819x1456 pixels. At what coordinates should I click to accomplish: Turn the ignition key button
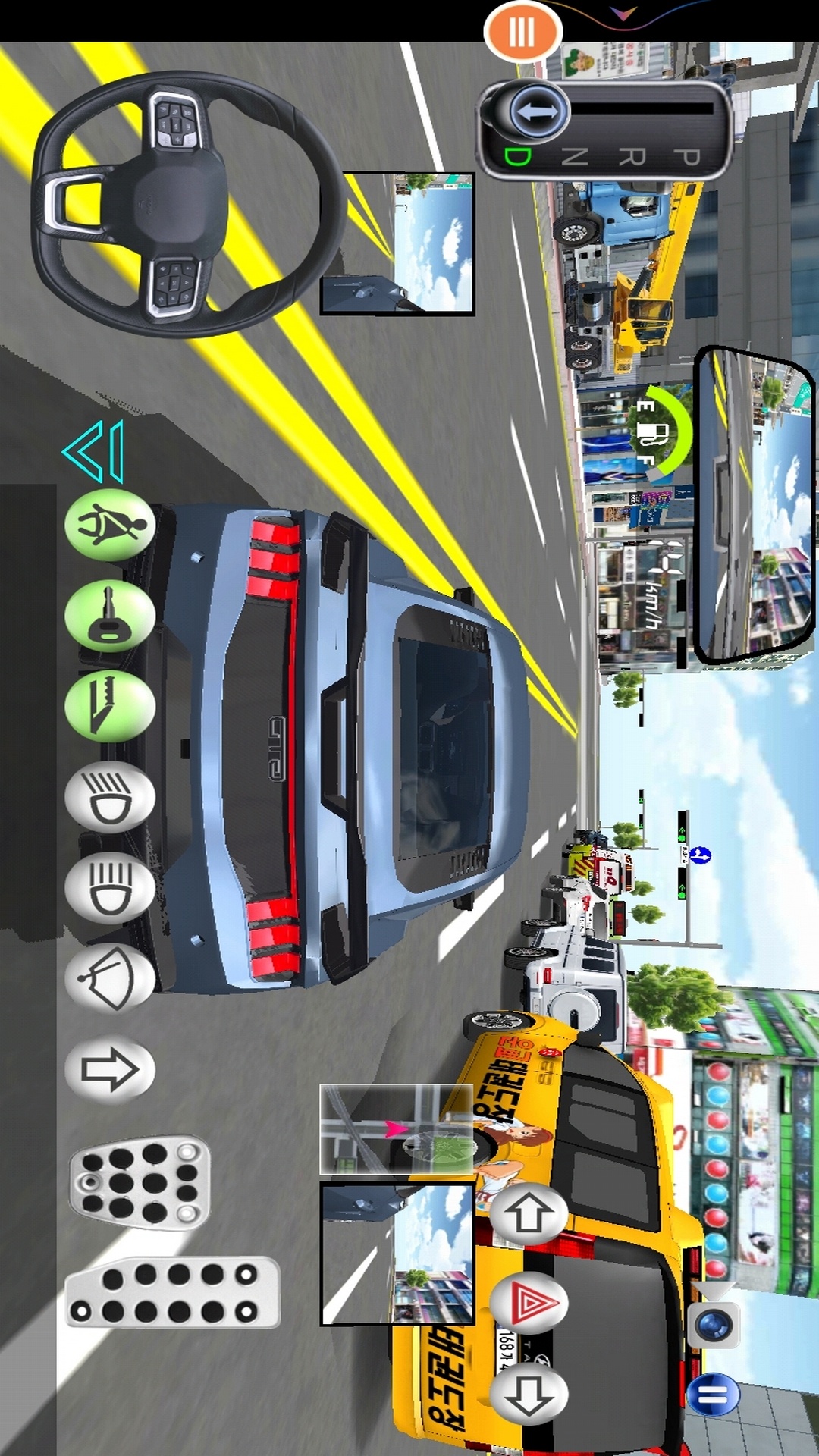coord(111,617)
